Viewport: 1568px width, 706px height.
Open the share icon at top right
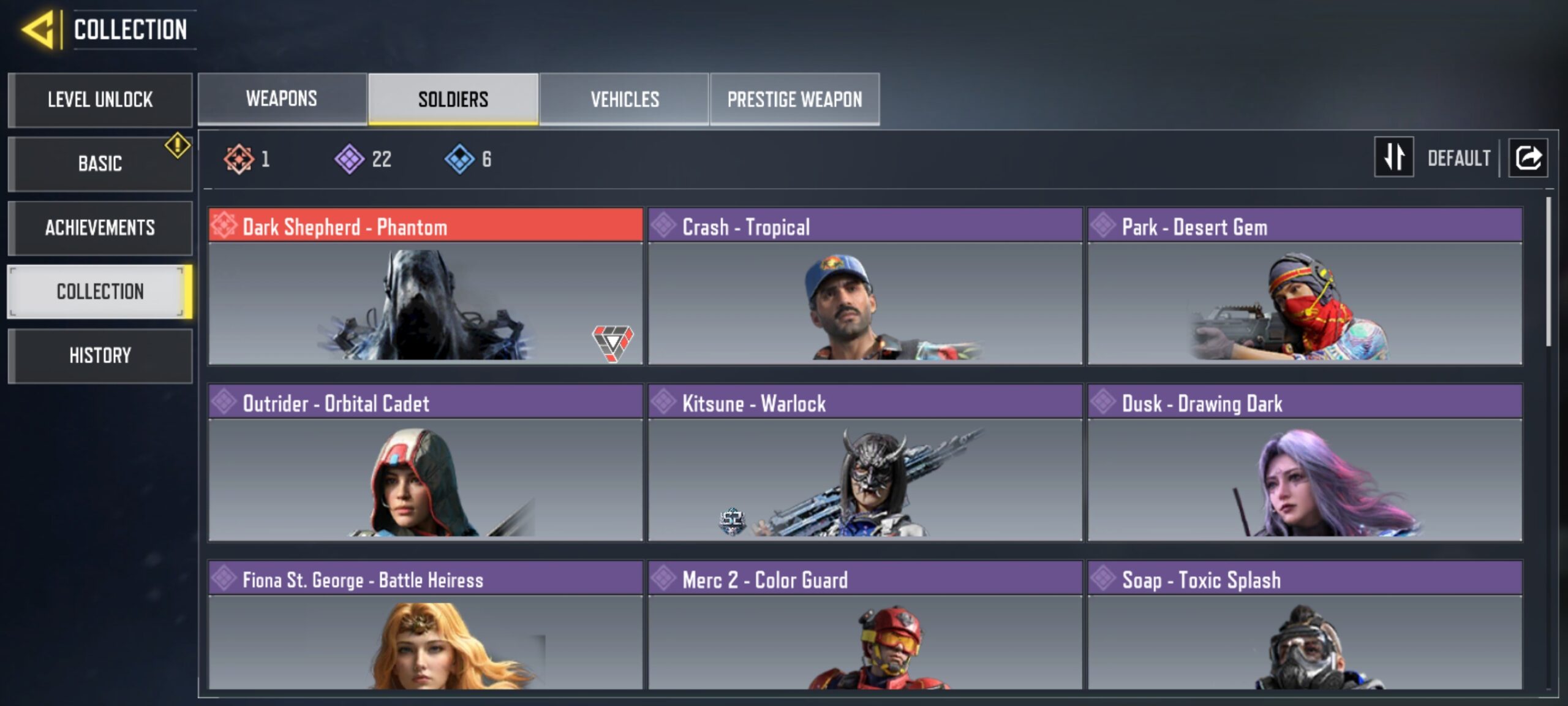(1529, 158)
